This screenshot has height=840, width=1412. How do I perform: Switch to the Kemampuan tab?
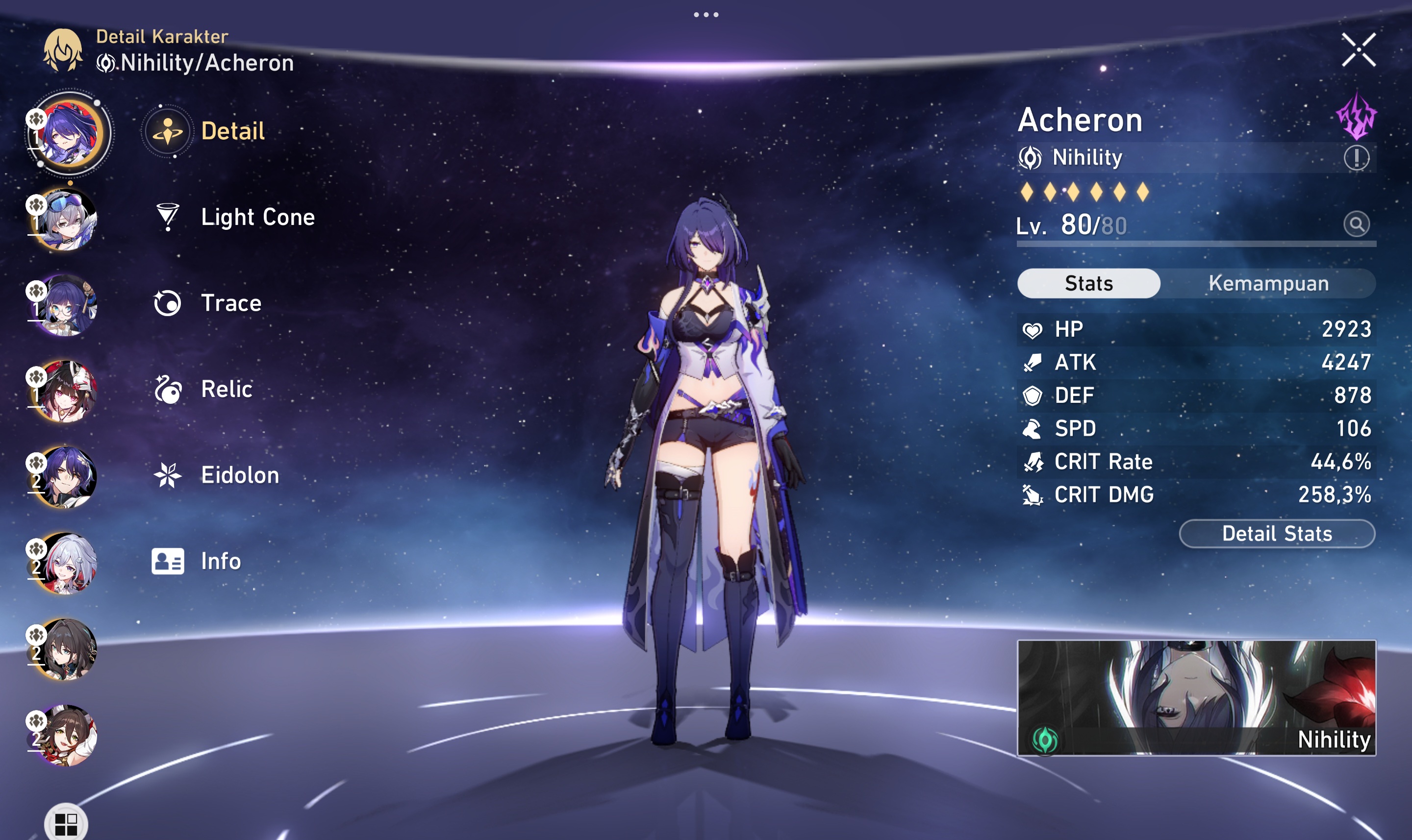[x=1268, y=283]
